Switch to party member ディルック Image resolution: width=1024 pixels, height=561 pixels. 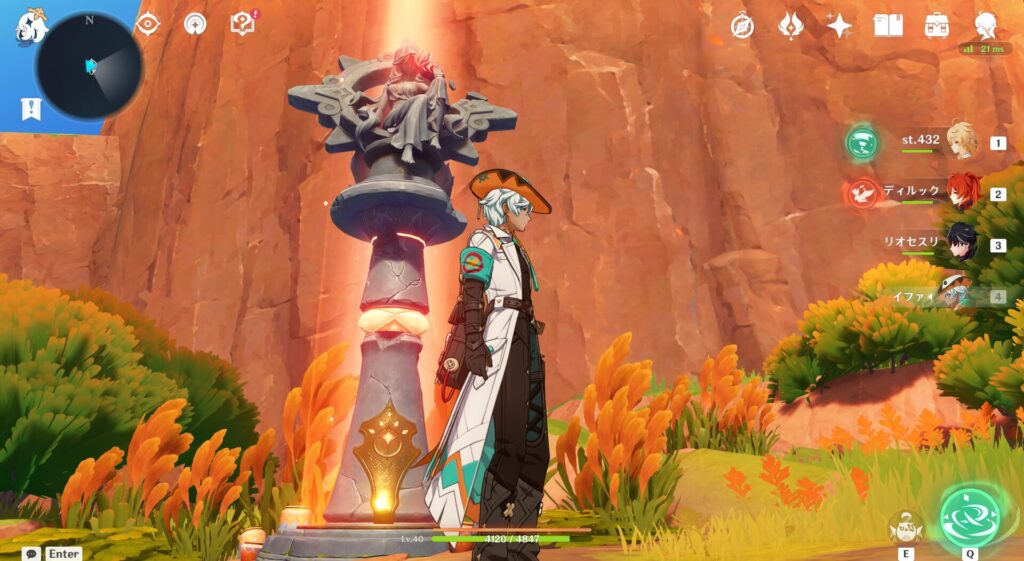pyautogui.click(x=961, y=192)
